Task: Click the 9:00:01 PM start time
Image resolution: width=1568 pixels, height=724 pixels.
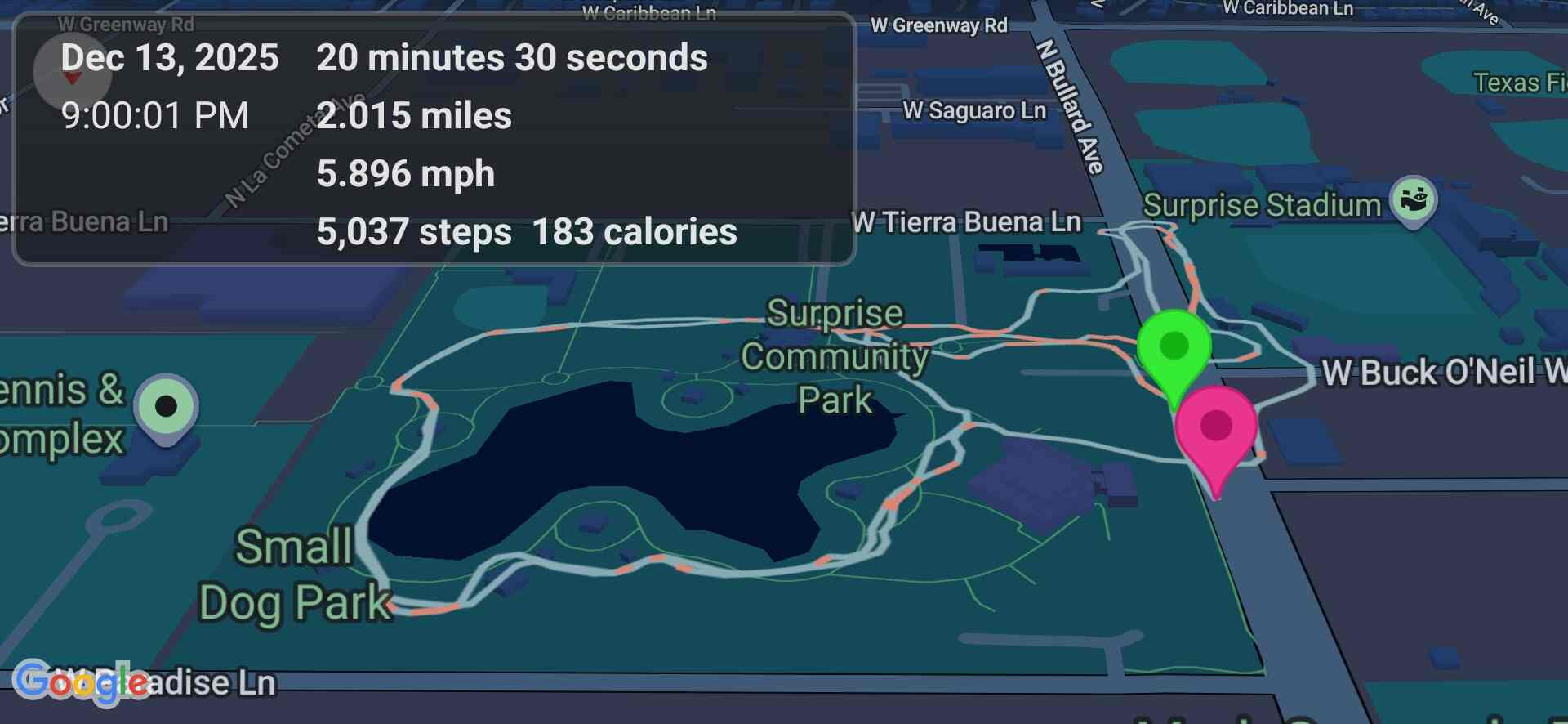Action: 156,116
